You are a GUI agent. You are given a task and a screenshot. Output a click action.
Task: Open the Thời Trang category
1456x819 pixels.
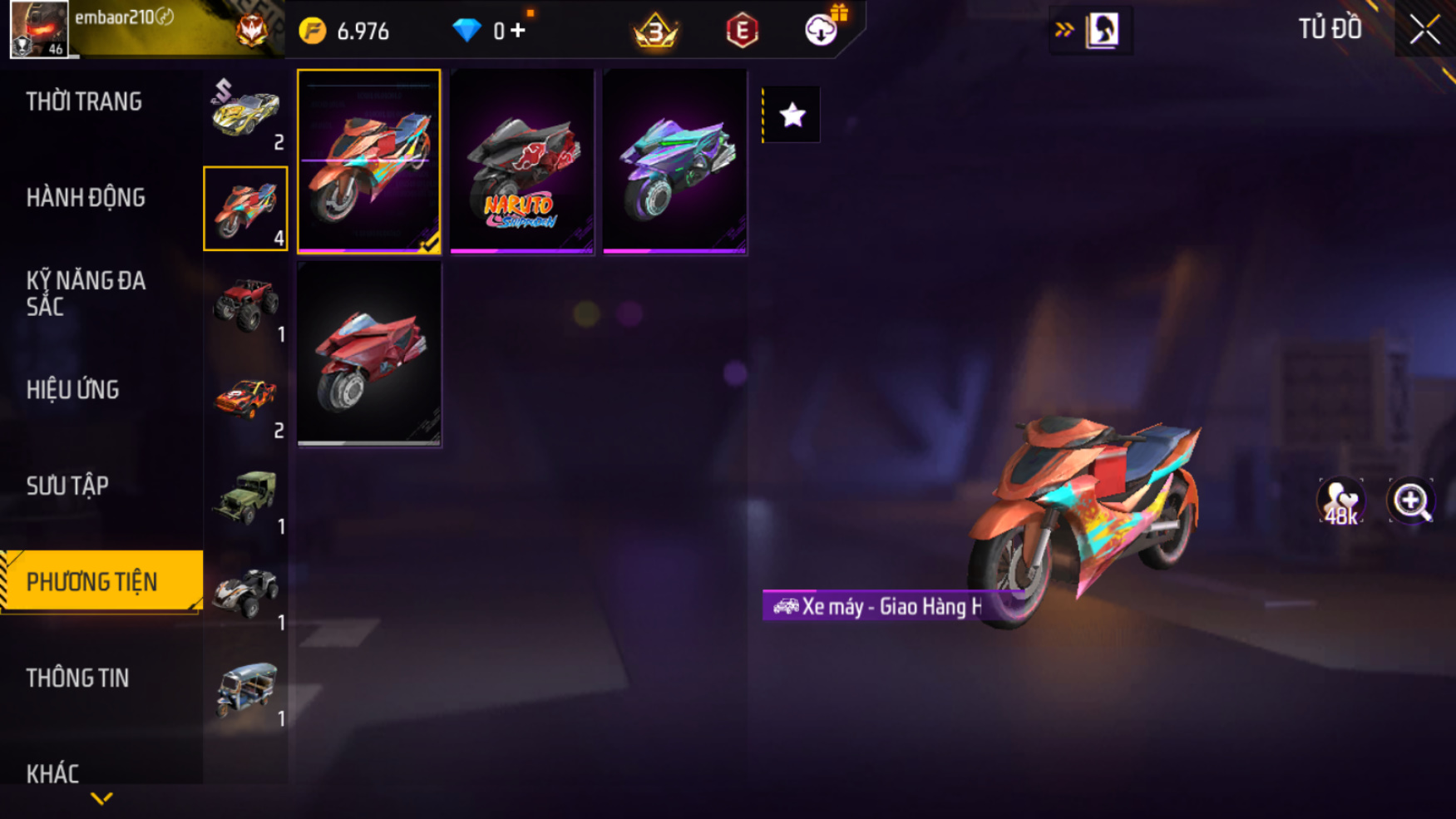click(84, 102)
